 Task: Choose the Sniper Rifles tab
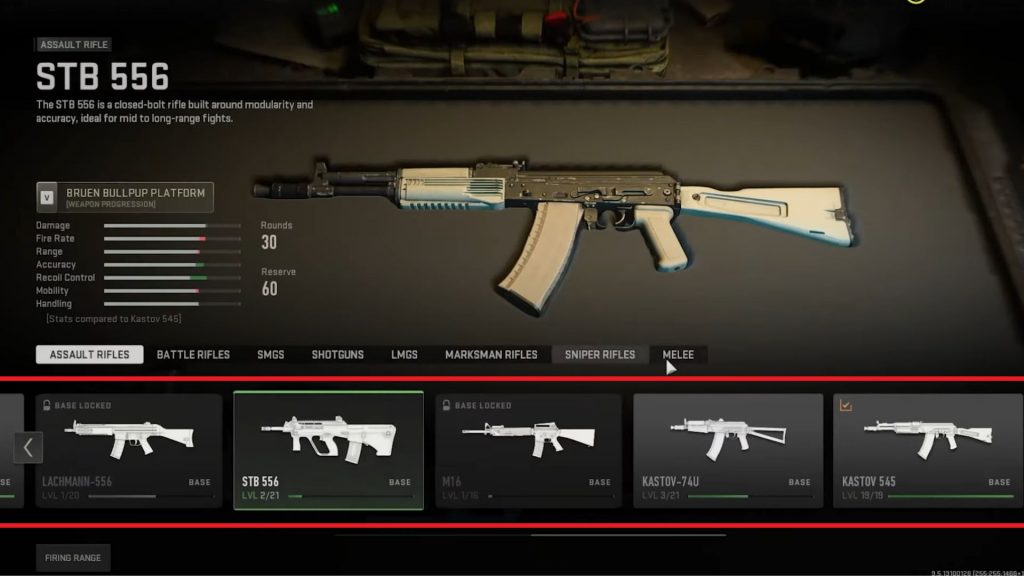click(x=599, y=355)
